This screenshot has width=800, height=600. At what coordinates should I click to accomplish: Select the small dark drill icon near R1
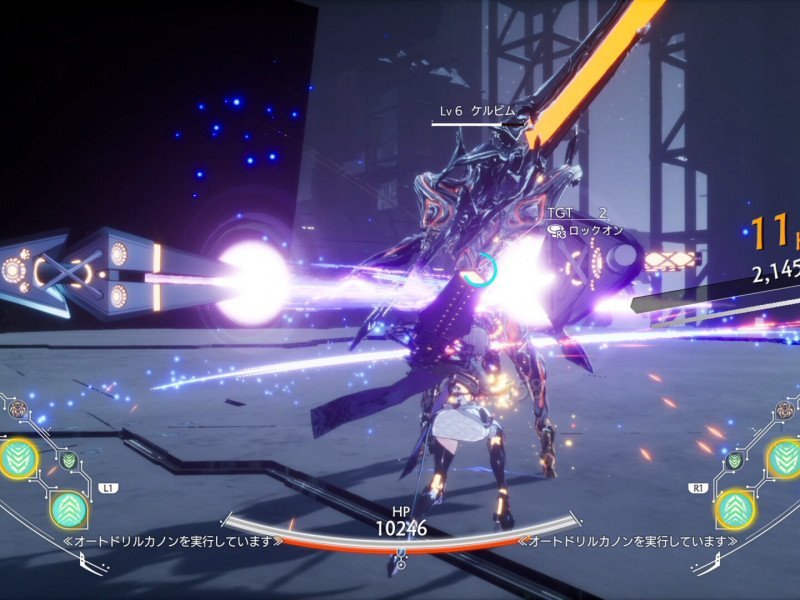click(x=734, y=461)
